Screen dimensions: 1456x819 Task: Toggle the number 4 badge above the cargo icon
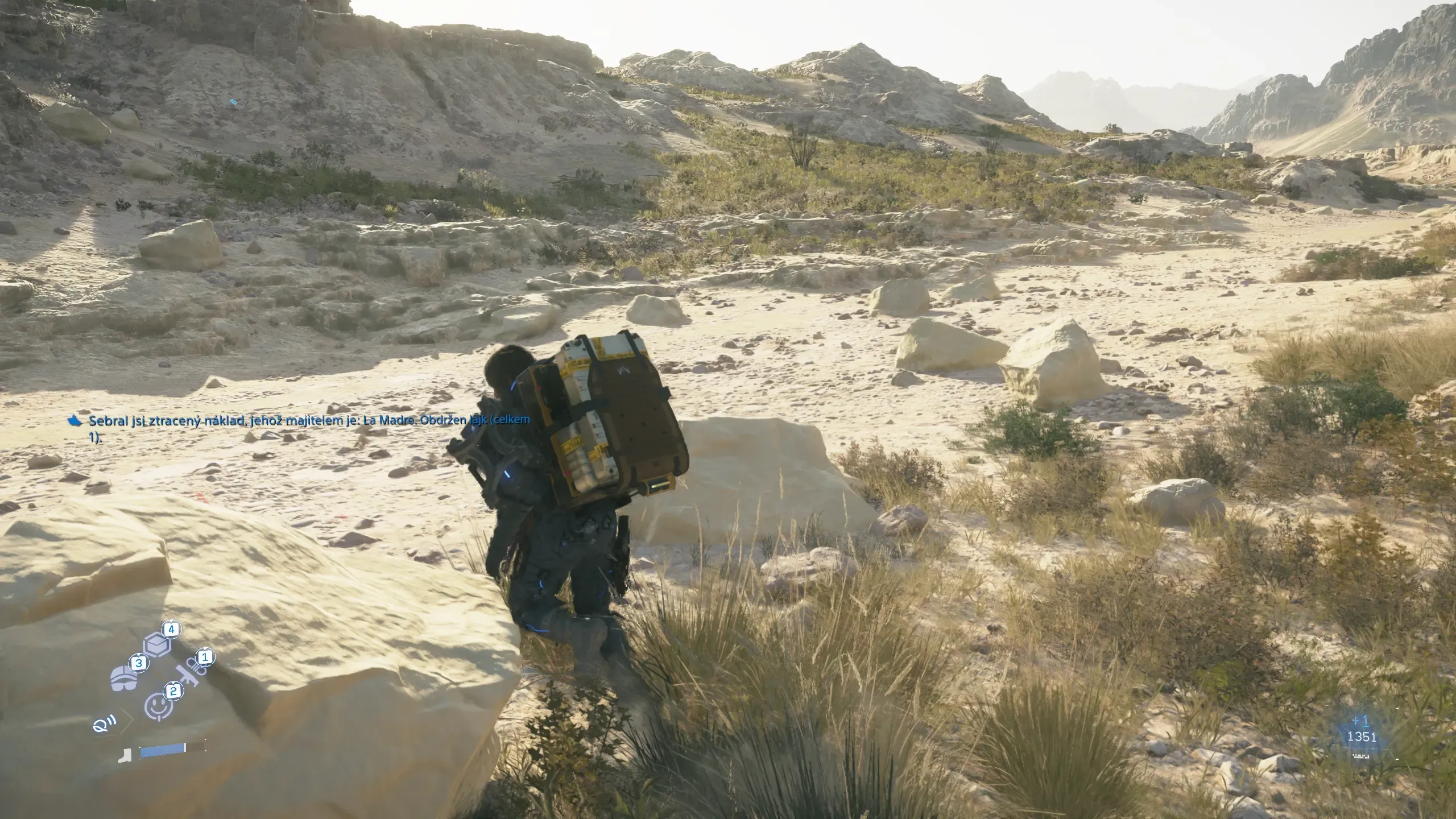pyautogui.click(x=171, y=630)
